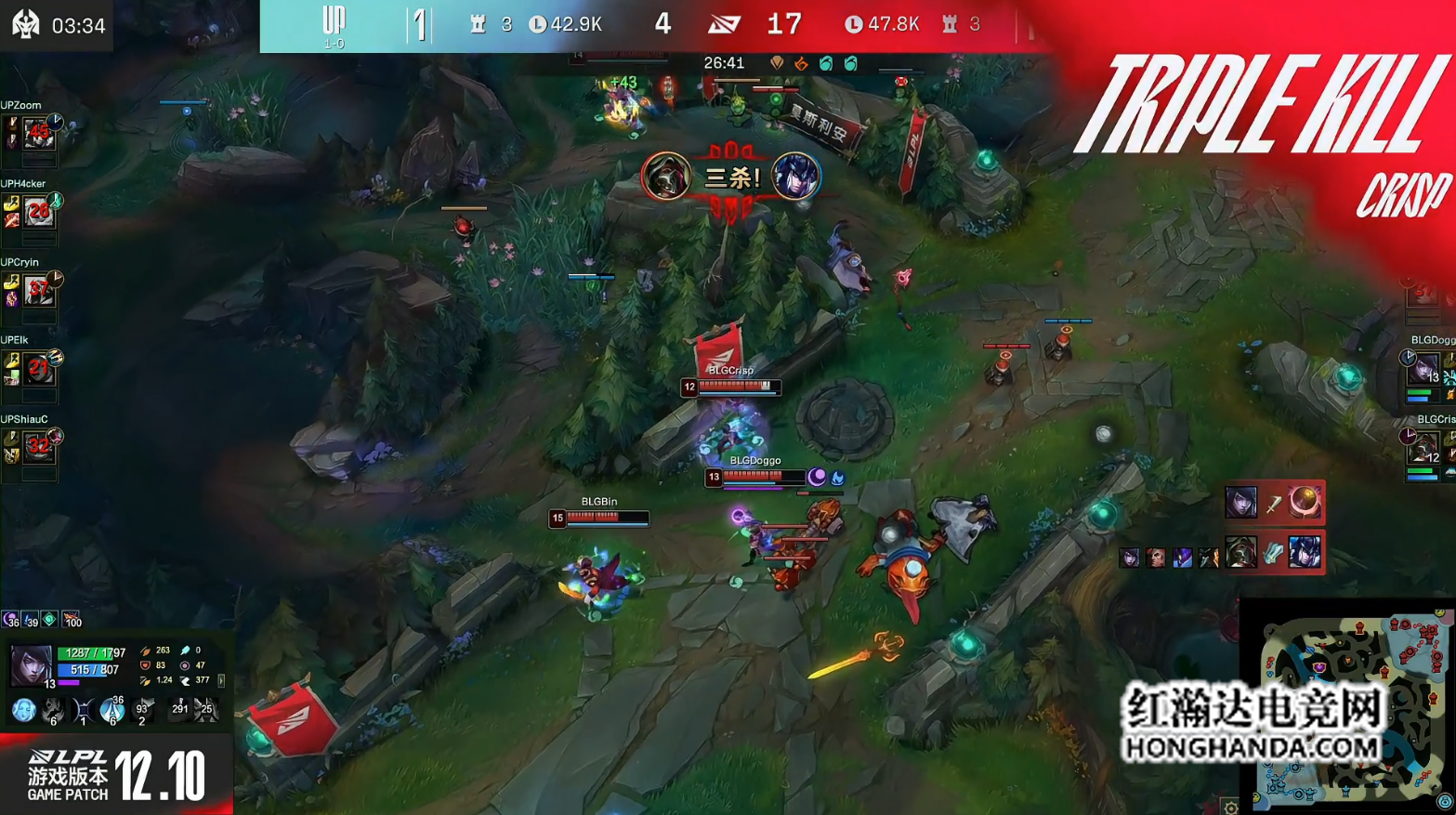
Task: Click the glowing blue face passive icon
Action: coord(23,711)
